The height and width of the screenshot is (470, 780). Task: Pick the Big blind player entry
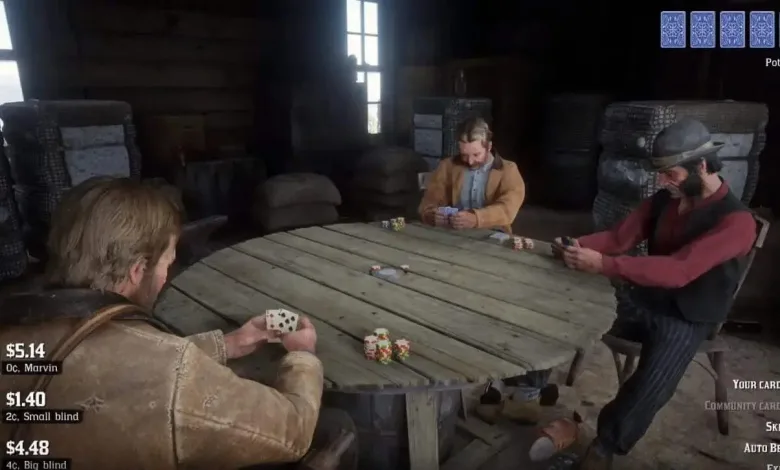point(37,464)
